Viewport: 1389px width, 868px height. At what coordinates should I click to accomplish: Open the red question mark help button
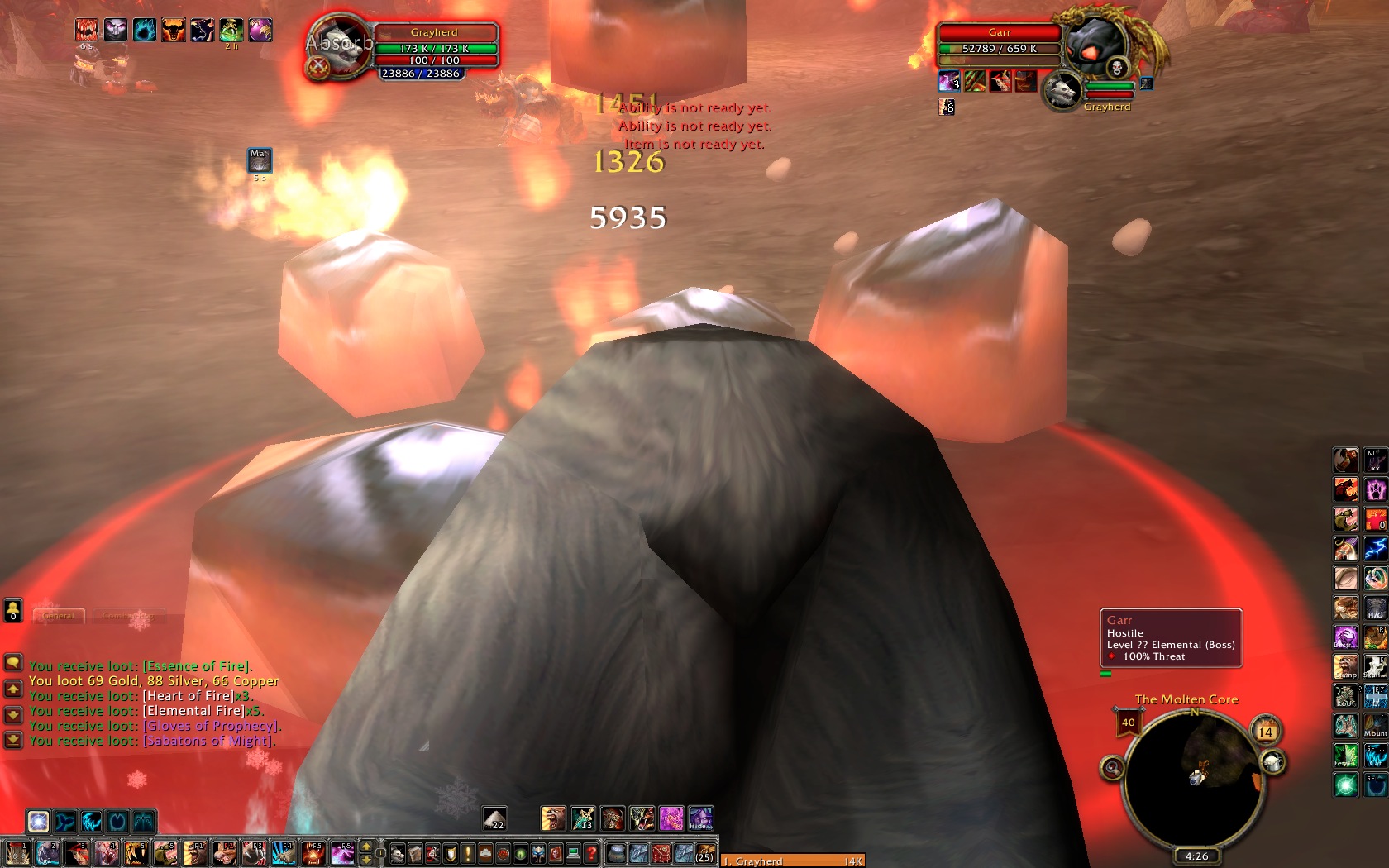point(591,853)
